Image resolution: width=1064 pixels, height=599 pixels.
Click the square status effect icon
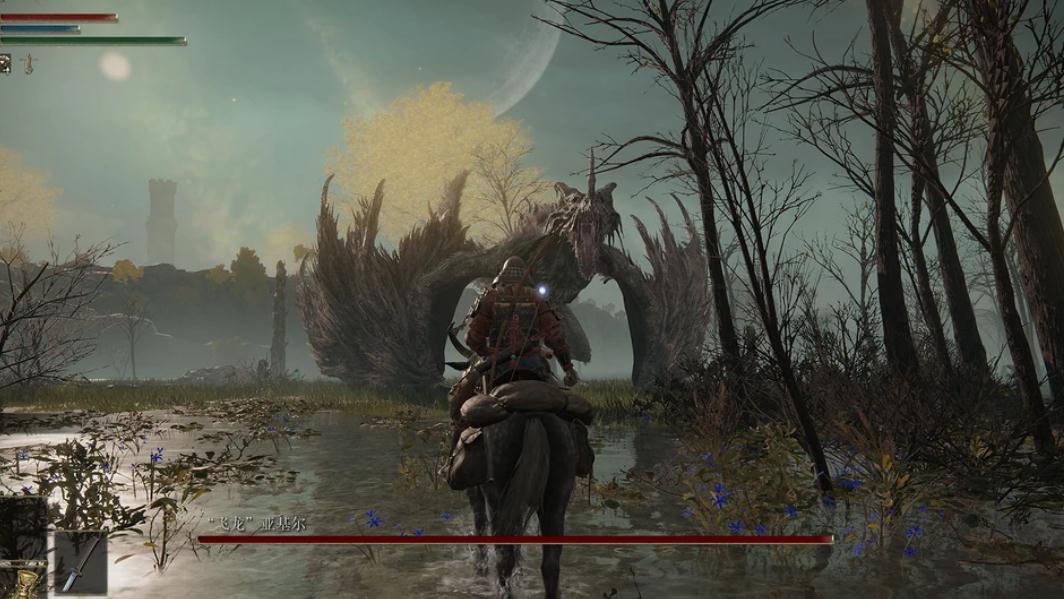click(6, 63)
